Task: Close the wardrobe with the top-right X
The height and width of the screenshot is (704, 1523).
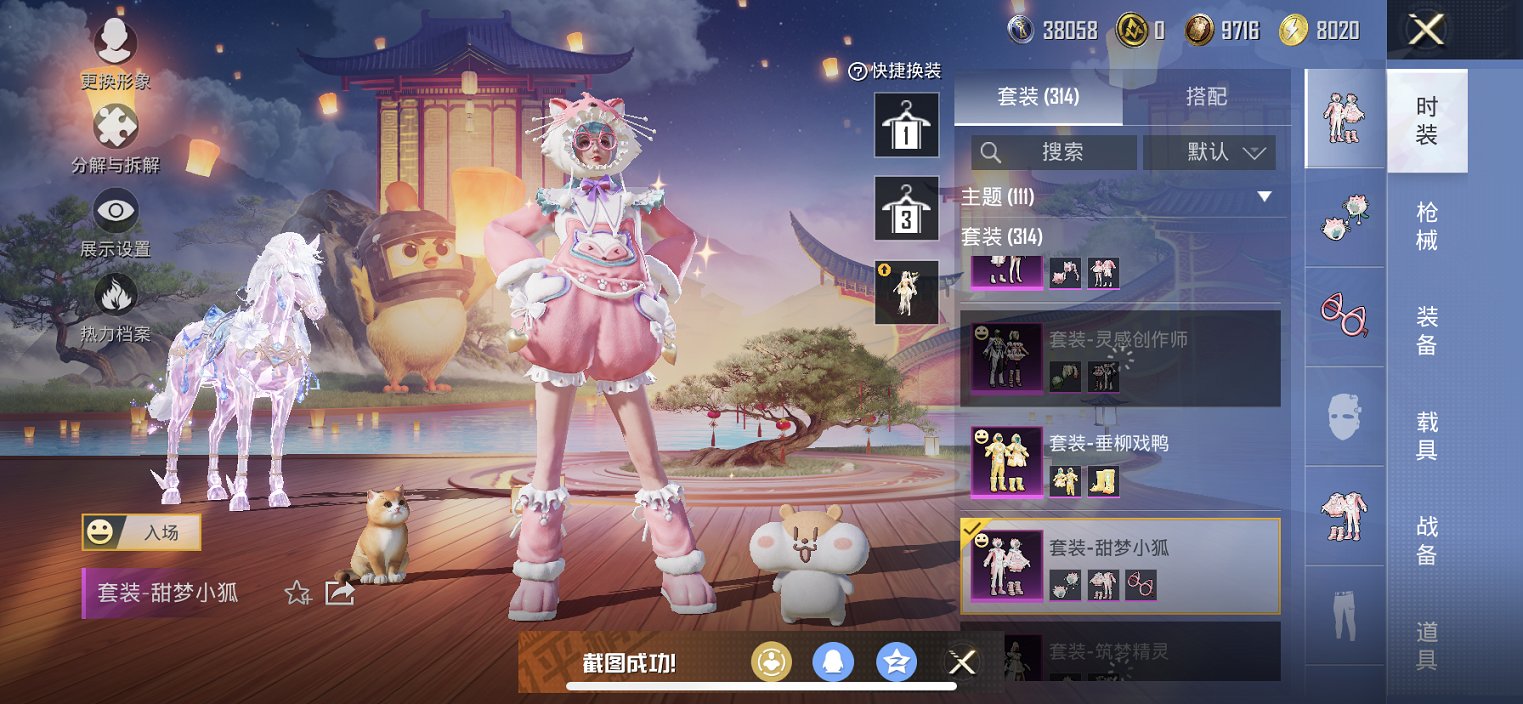Action: pyautogui.click(x=1426, y=30)
